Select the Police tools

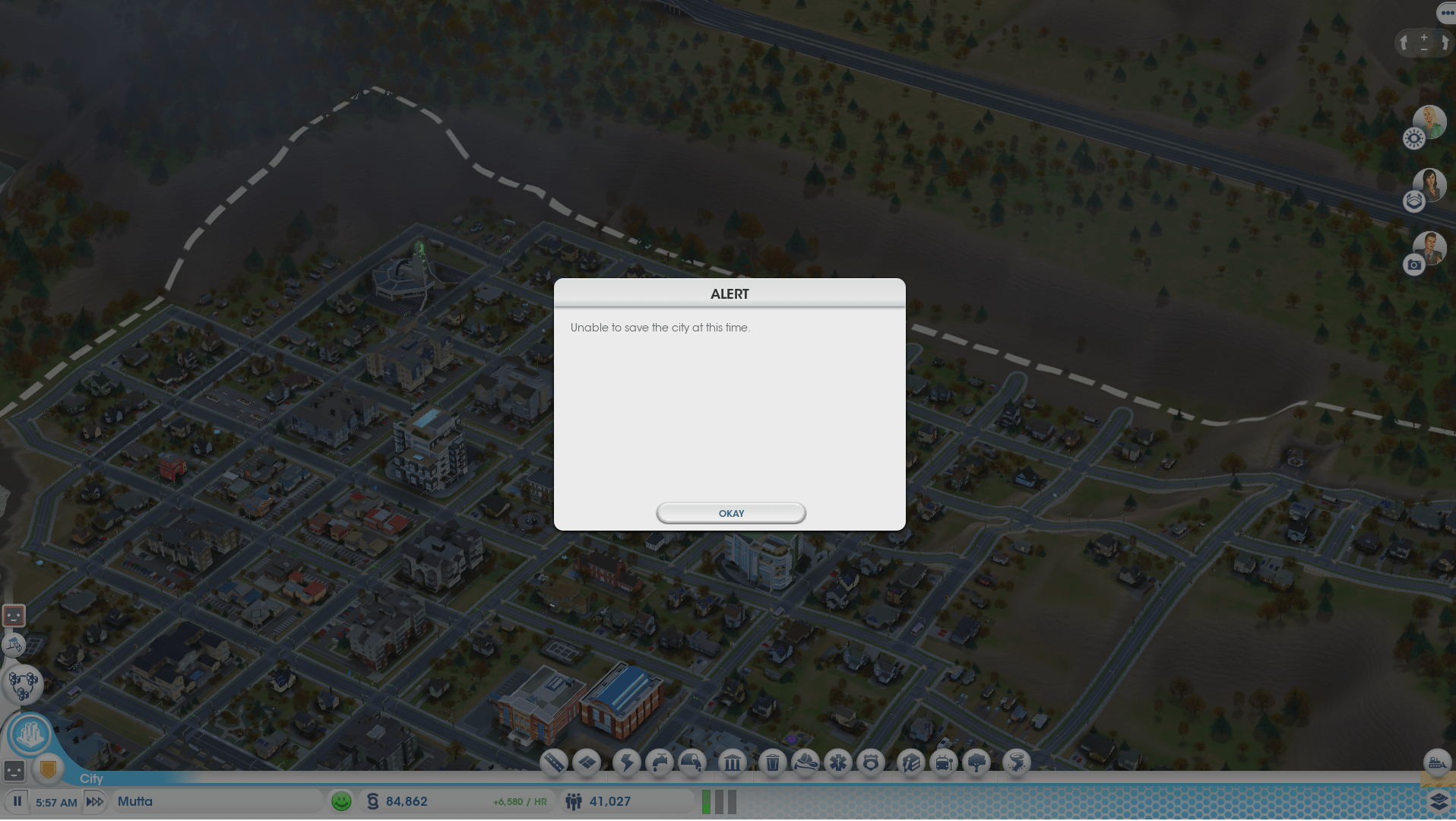[872, 763]
